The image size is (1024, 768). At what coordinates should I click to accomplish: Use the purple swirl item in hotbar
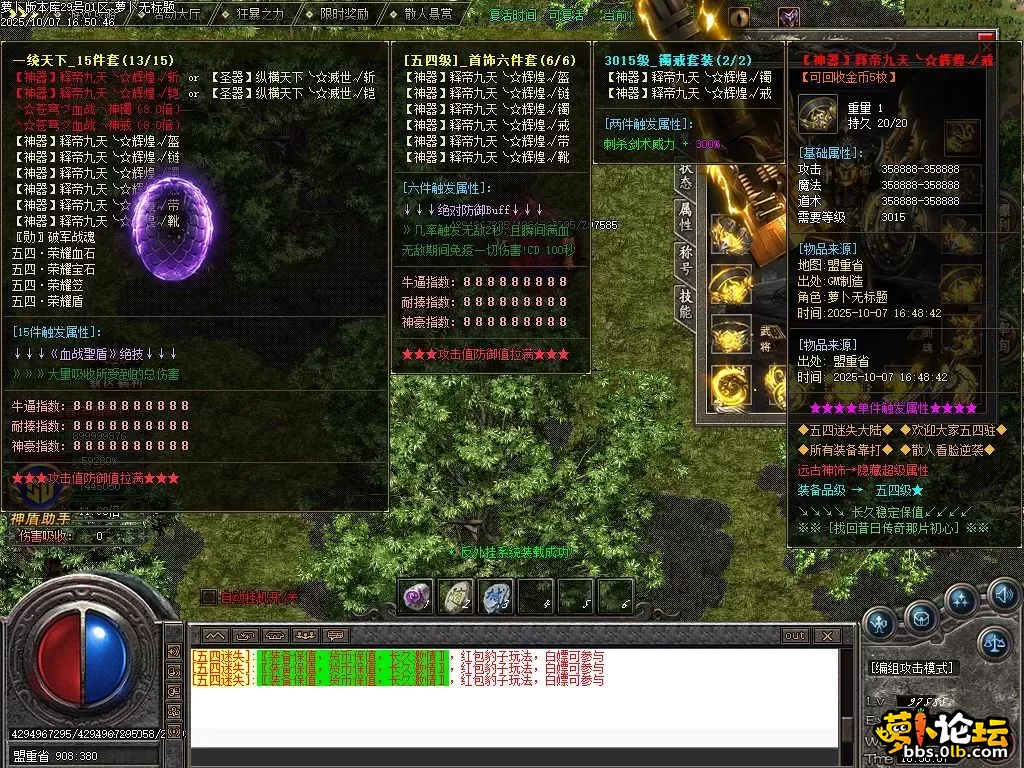415,597
